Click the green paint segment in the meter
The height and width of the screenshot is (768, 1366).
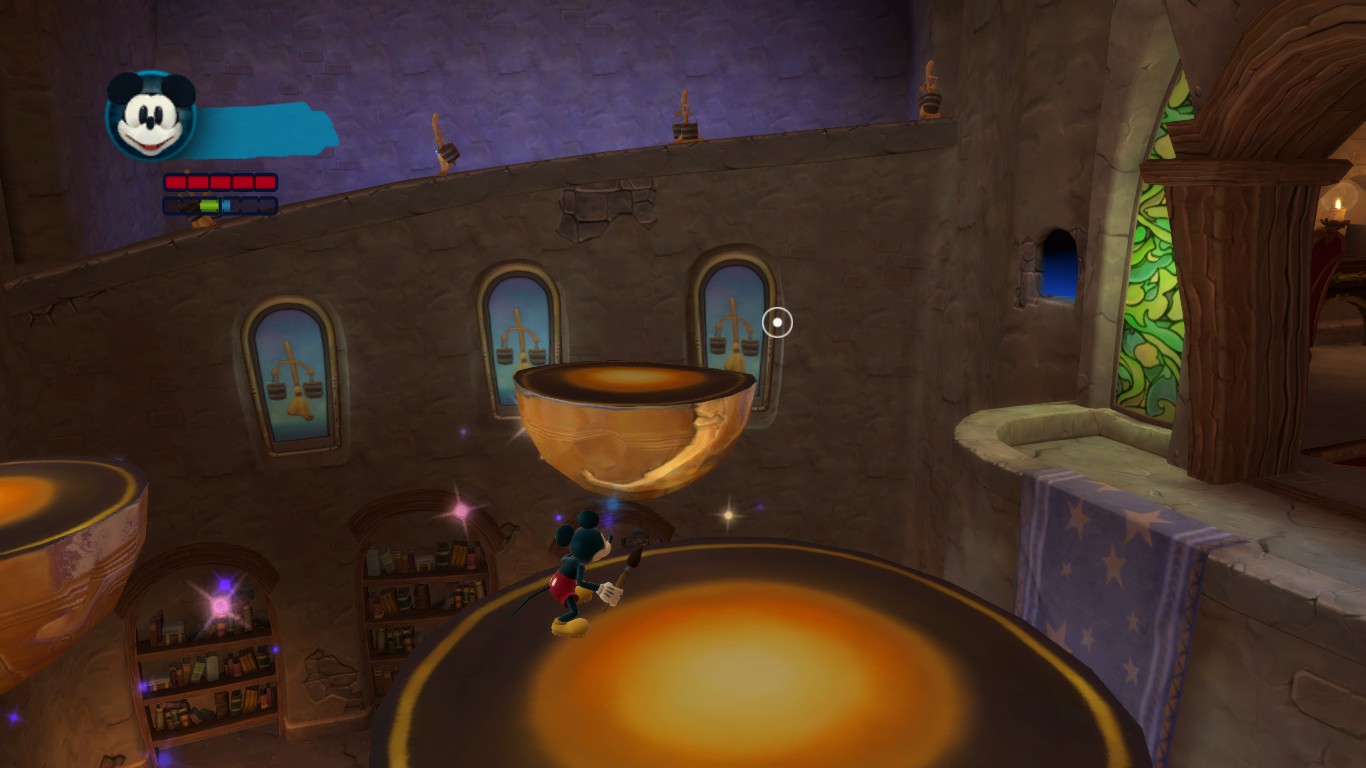(209, 205)
